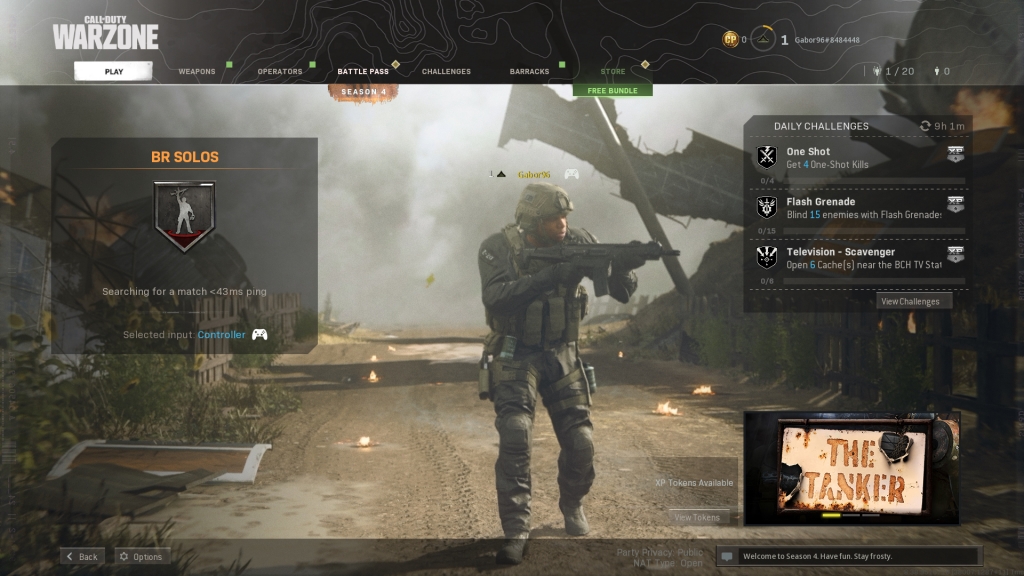This screenshot has width=1024, height=576.
Task: Open the party member count icon
Action: coord(893,71)
